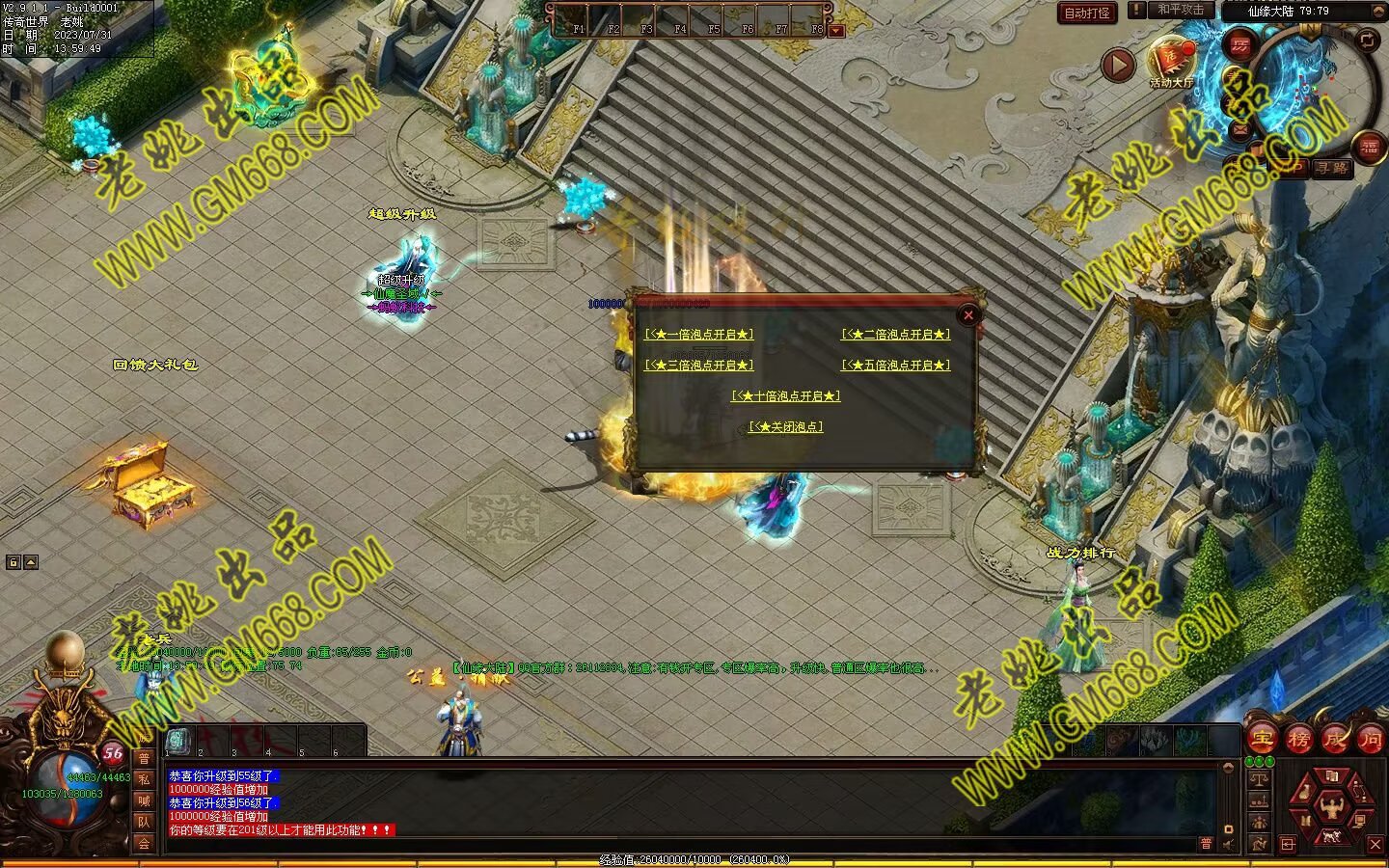Click the round play arrow button
The width and height of the screenshot is (1389, 868).
point(1118,66)
